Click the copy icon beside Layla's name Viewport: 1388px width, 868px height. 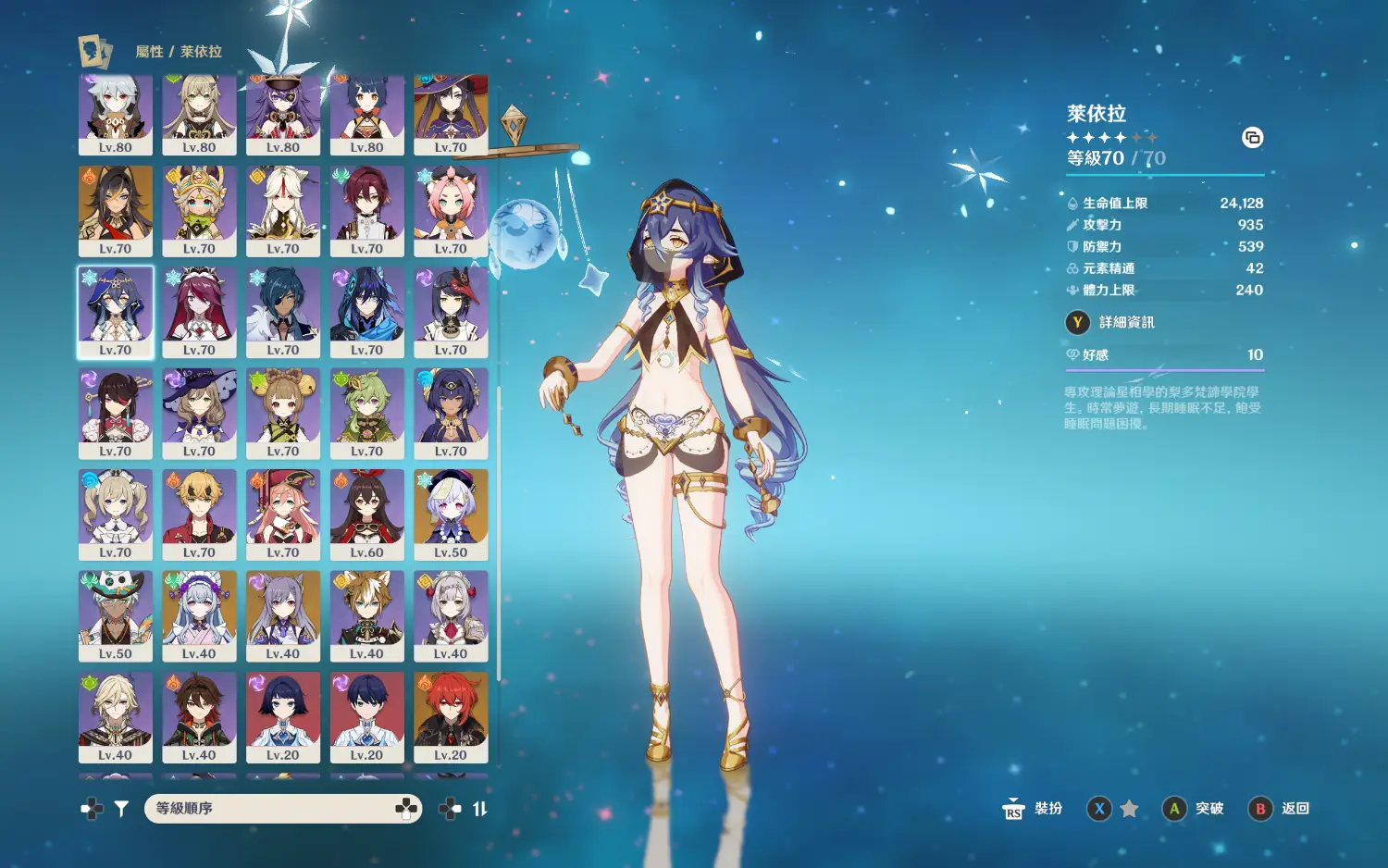tap(1252, 138)
